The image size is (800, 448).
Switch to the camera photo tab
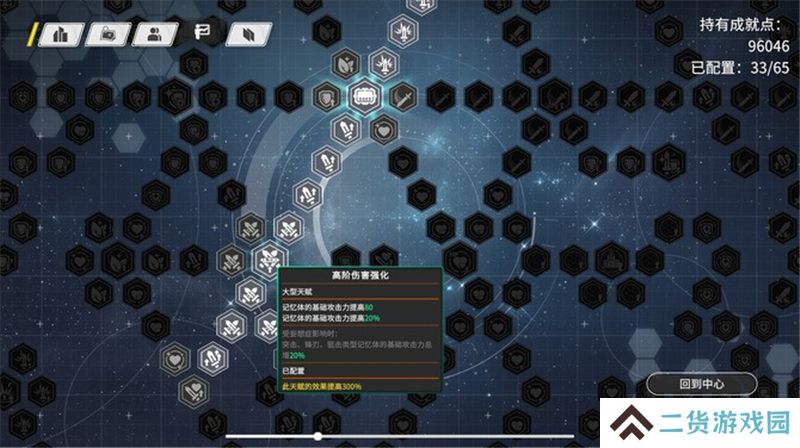(108, 34)
